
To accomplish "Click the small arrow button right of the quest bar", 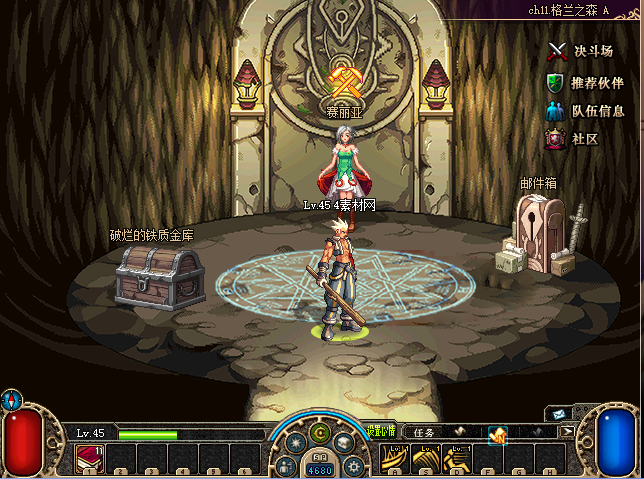I will pos(567,432).
